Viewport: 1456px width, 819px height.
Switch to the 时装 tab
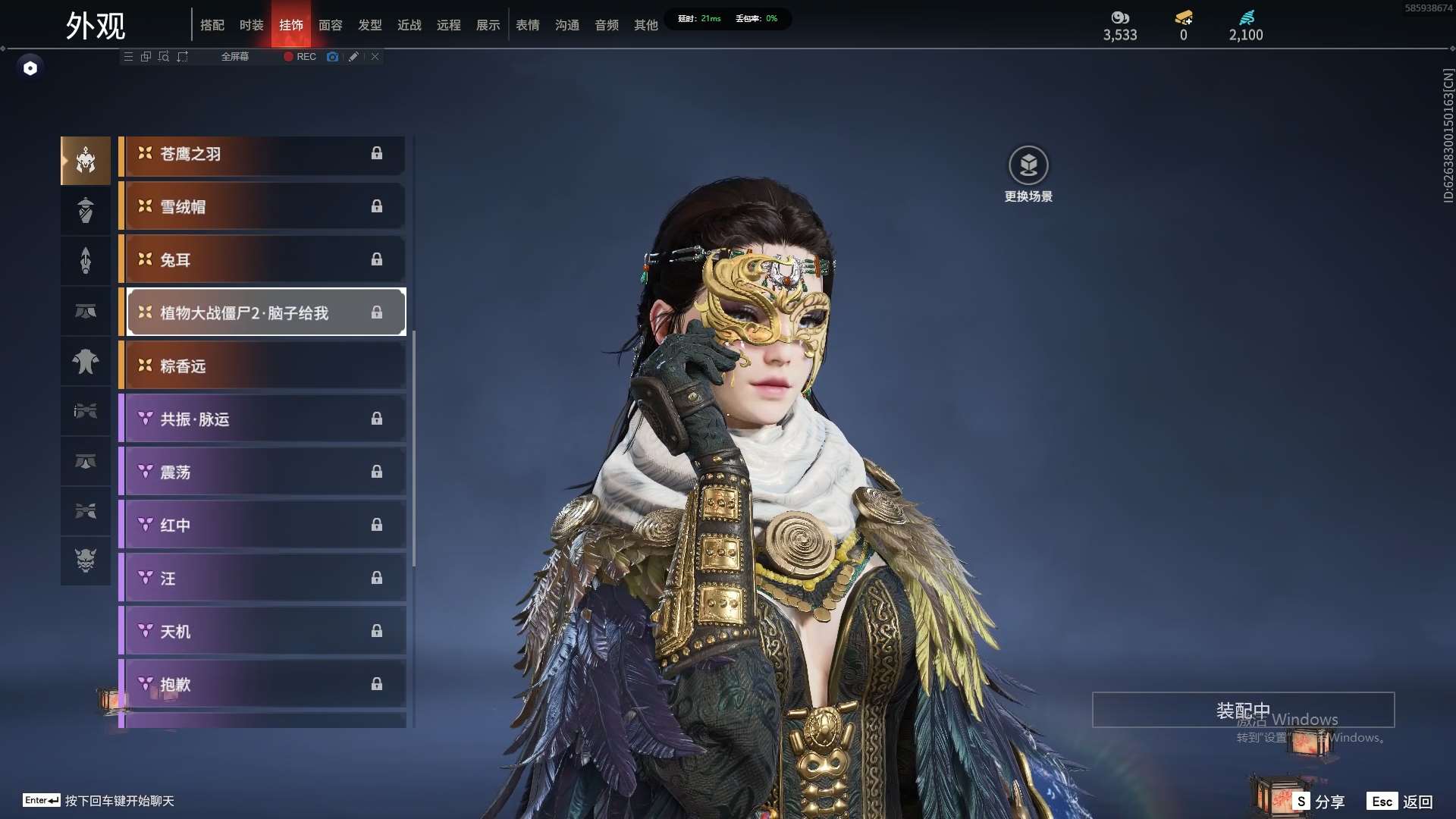coord(251,25)
